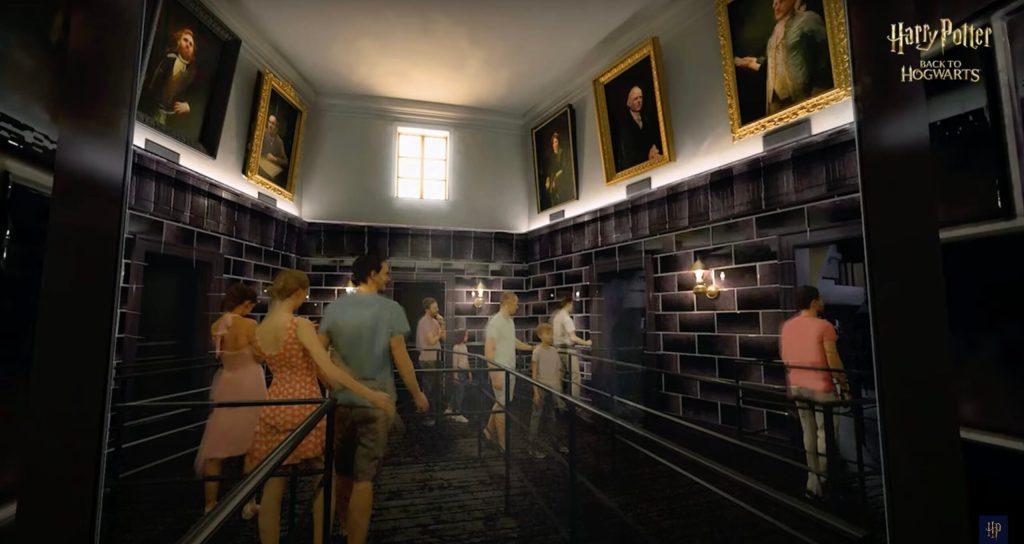This screenshot has width=1024, height=544.
Task: Click the HP channel watermark icon
Action: tap(993, 528)
